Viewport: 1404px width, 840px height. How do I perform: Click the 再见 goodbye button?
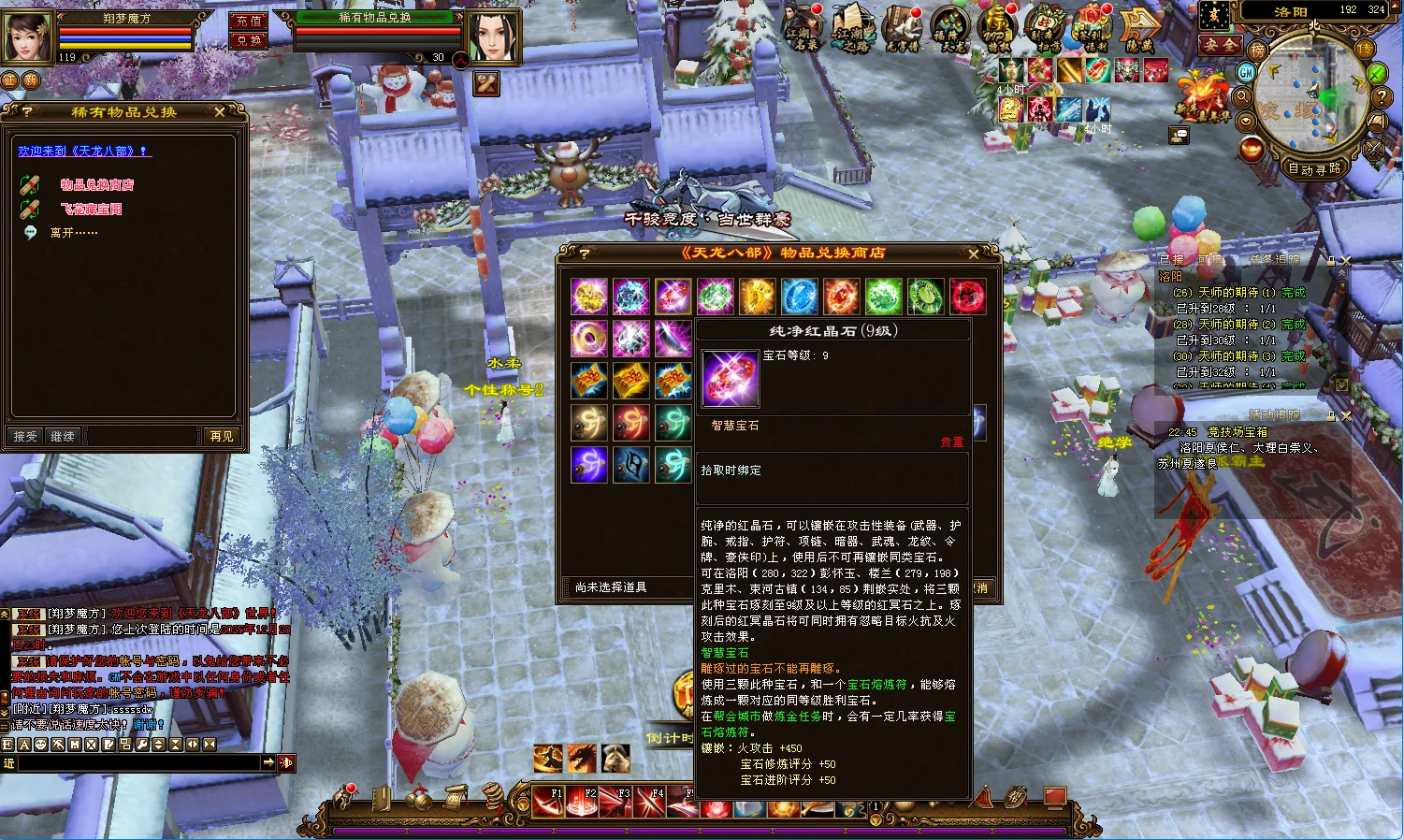222,436
